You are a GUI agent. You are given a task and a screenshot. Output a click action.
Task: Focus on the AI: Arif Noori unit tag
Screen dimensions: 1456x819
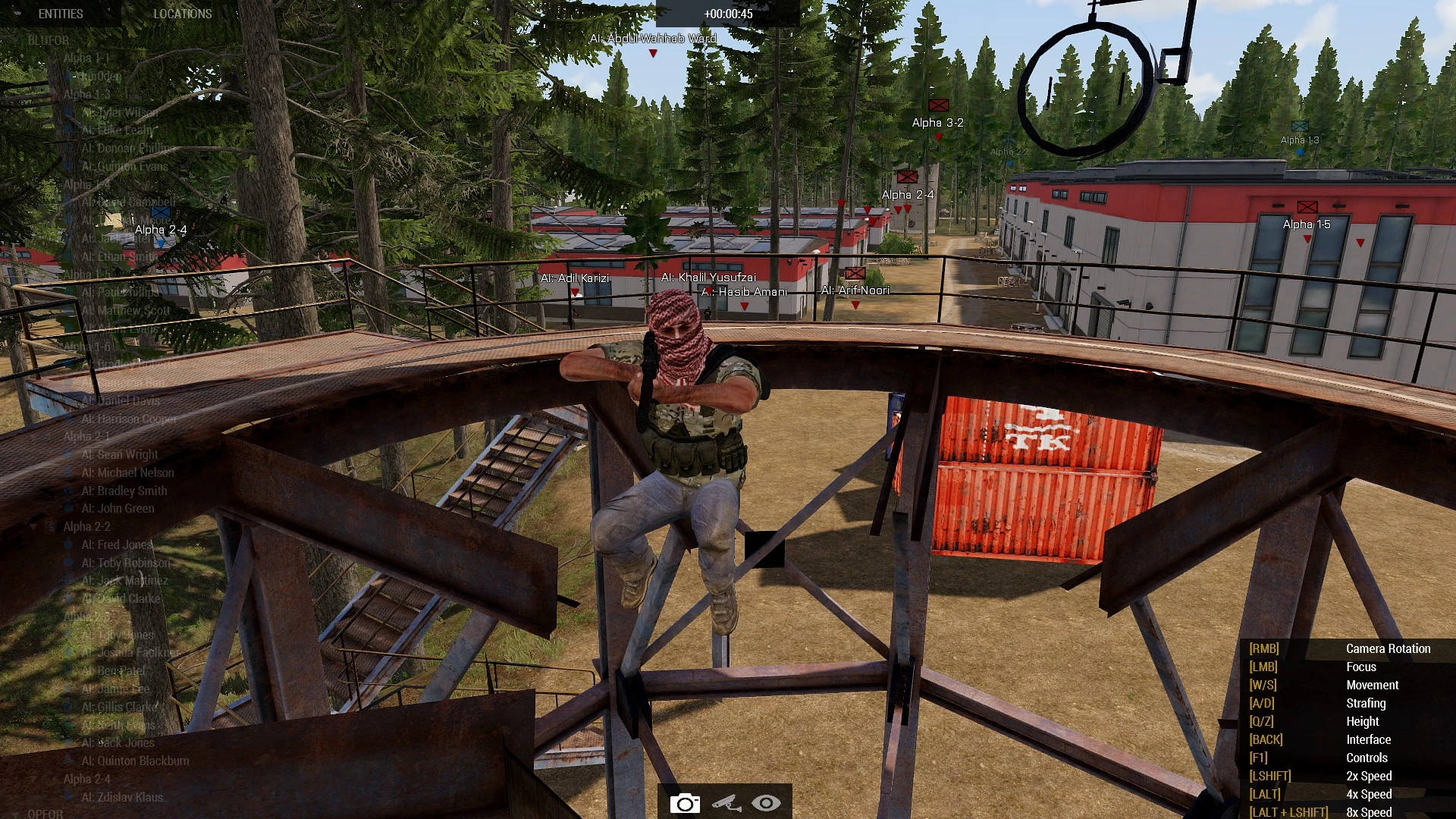point(855,290)
